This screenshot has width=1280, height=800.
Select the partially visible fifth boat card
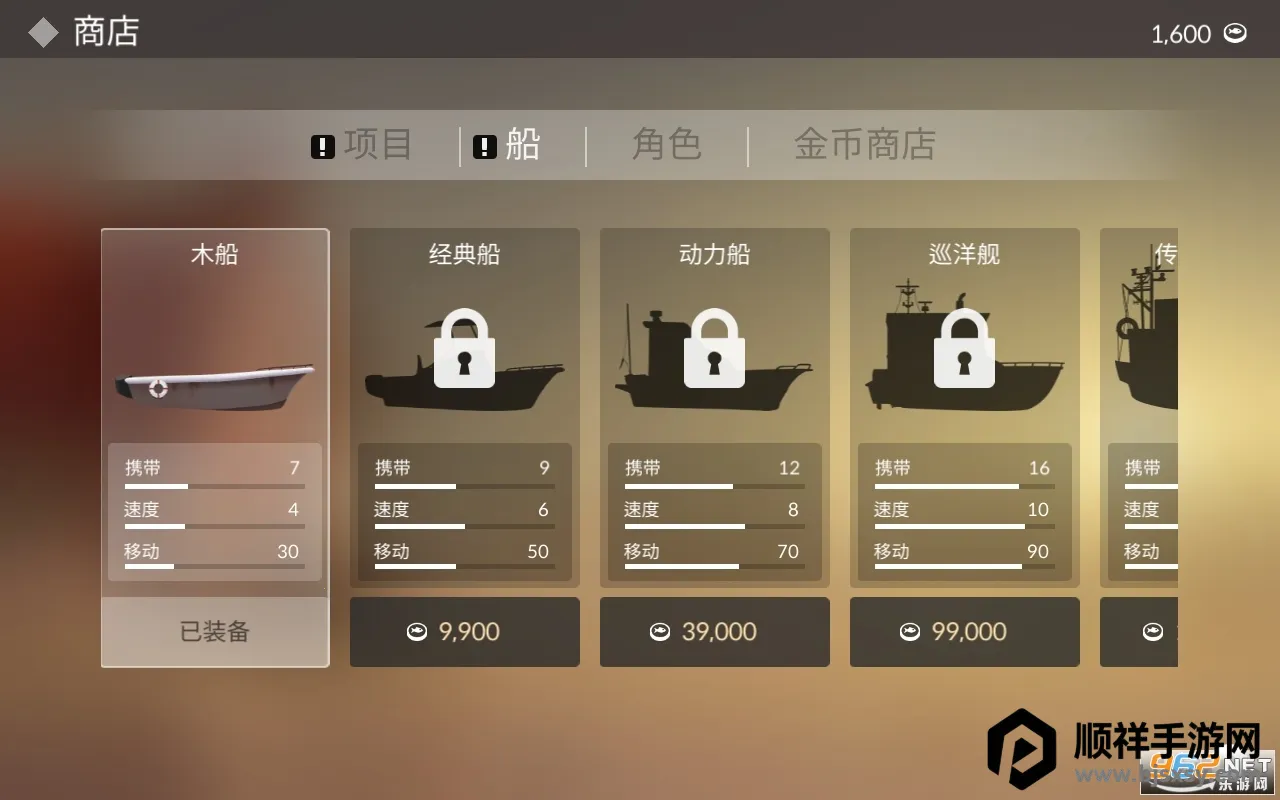click(x=1140, y=400)
